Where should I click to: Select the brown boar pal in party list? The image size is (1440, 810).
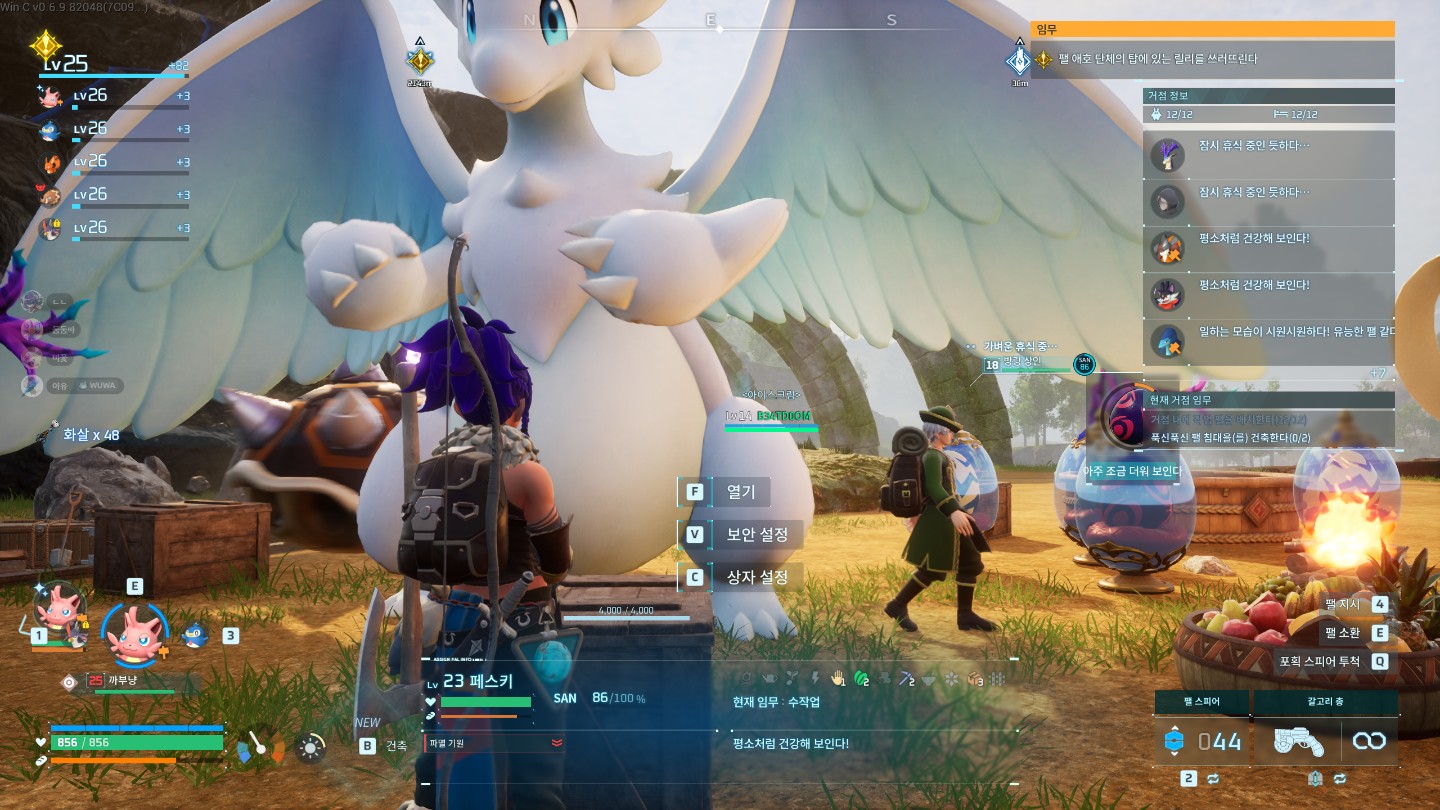click(50, 196)
